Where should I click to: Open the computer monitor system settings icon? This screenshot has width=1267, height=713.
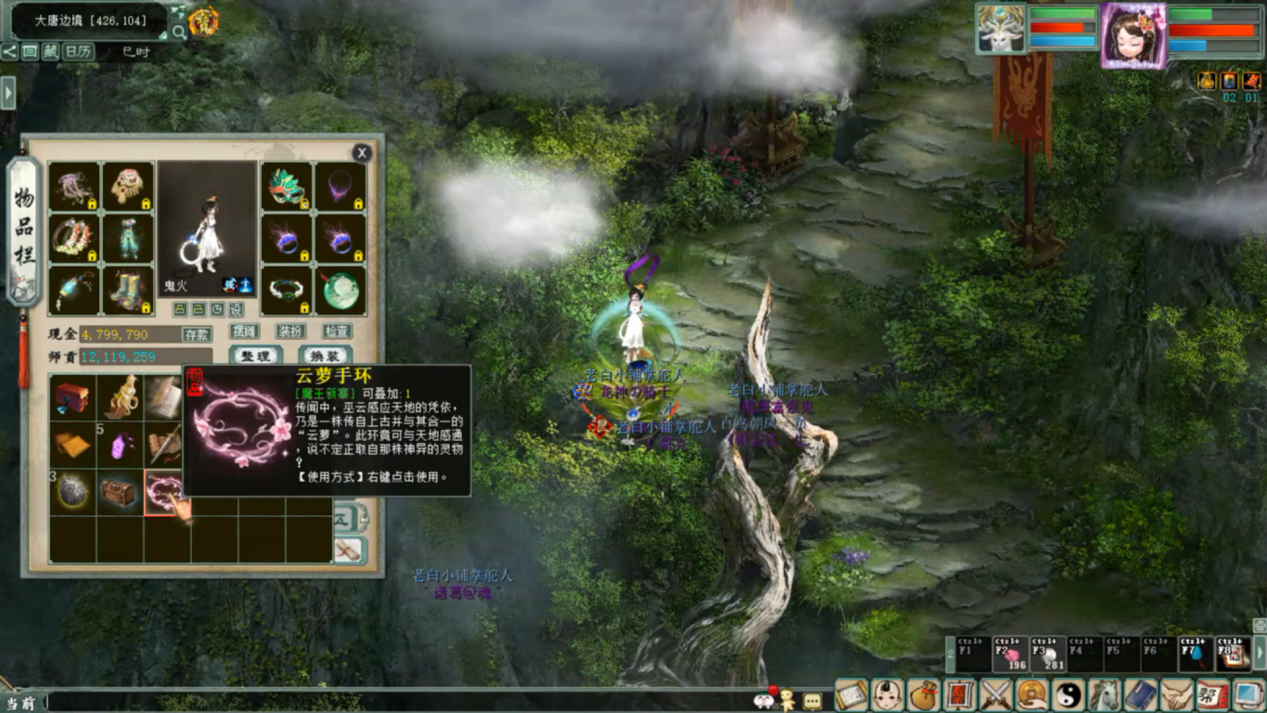[1248, 694]
